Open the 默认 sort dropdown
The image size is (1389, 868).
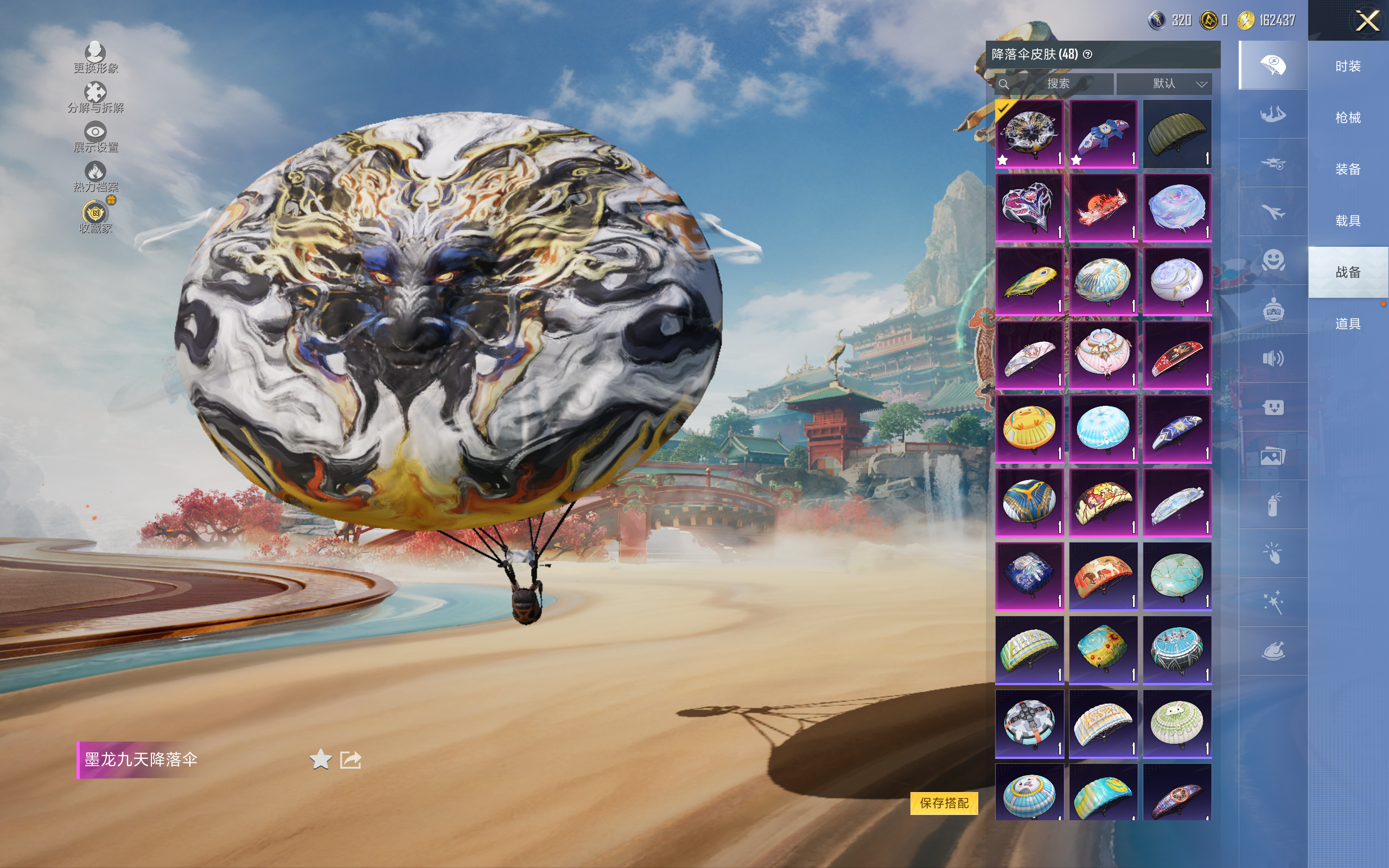point(1164,84)
